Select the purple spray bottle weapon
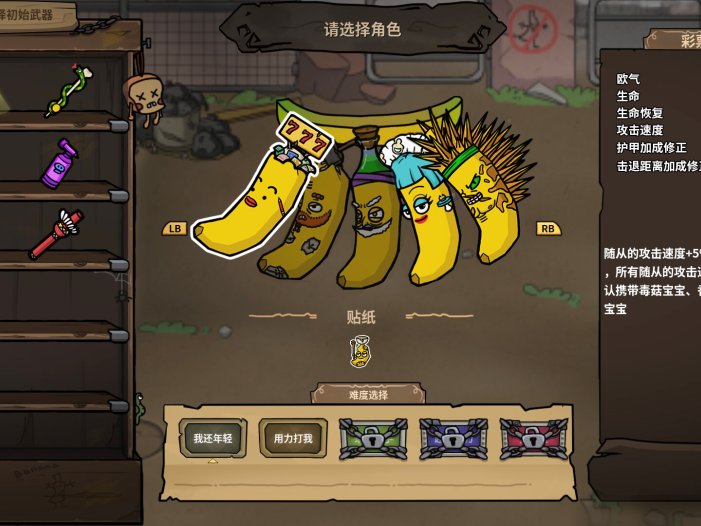The image size is (701, 526). point(60,163)
